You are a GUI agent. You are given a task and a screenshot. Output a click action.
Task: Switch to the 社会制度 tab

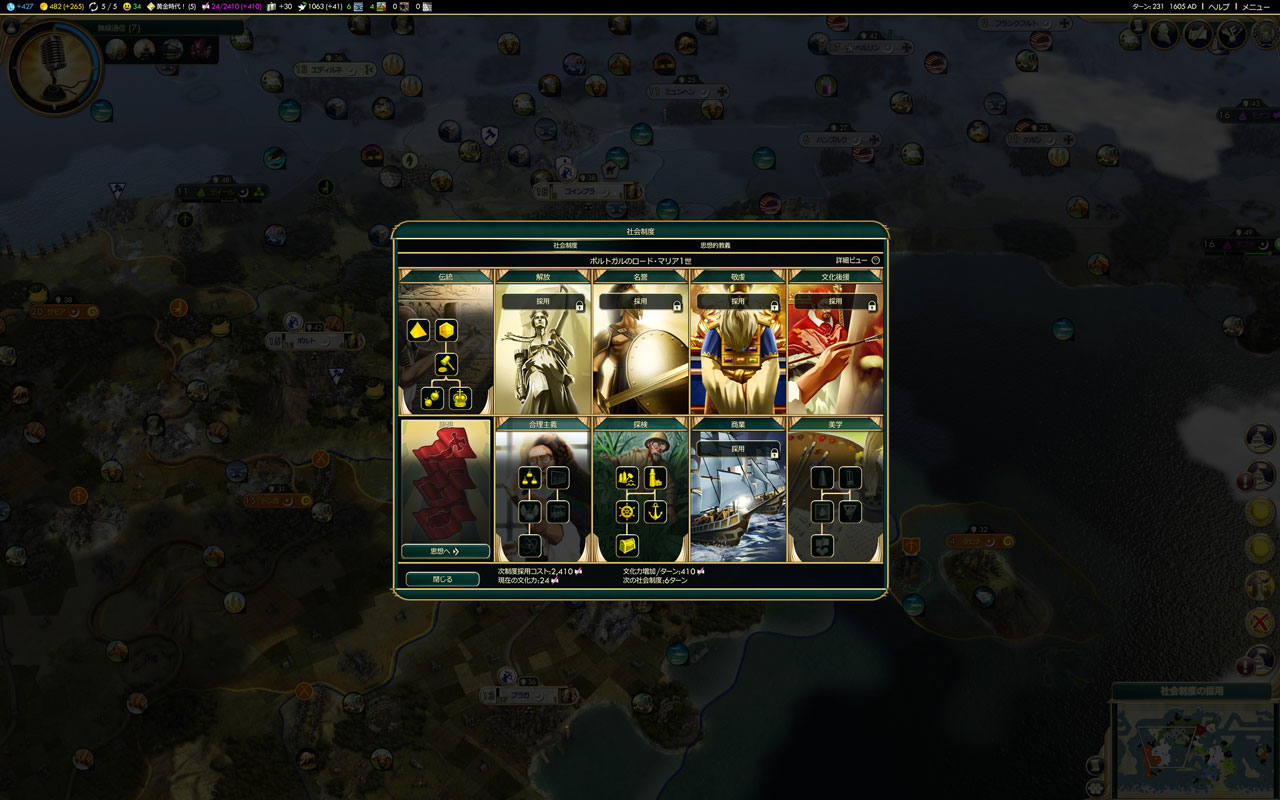565,245
